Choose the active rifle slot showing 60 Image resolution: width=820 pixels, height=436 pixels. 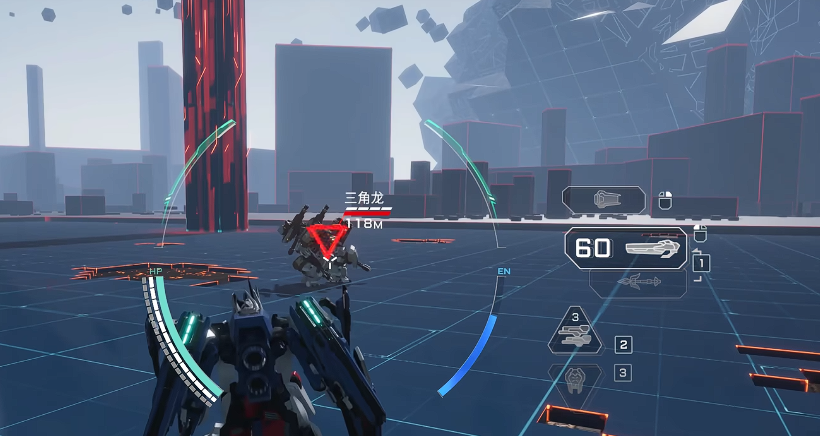coord(627,248)
